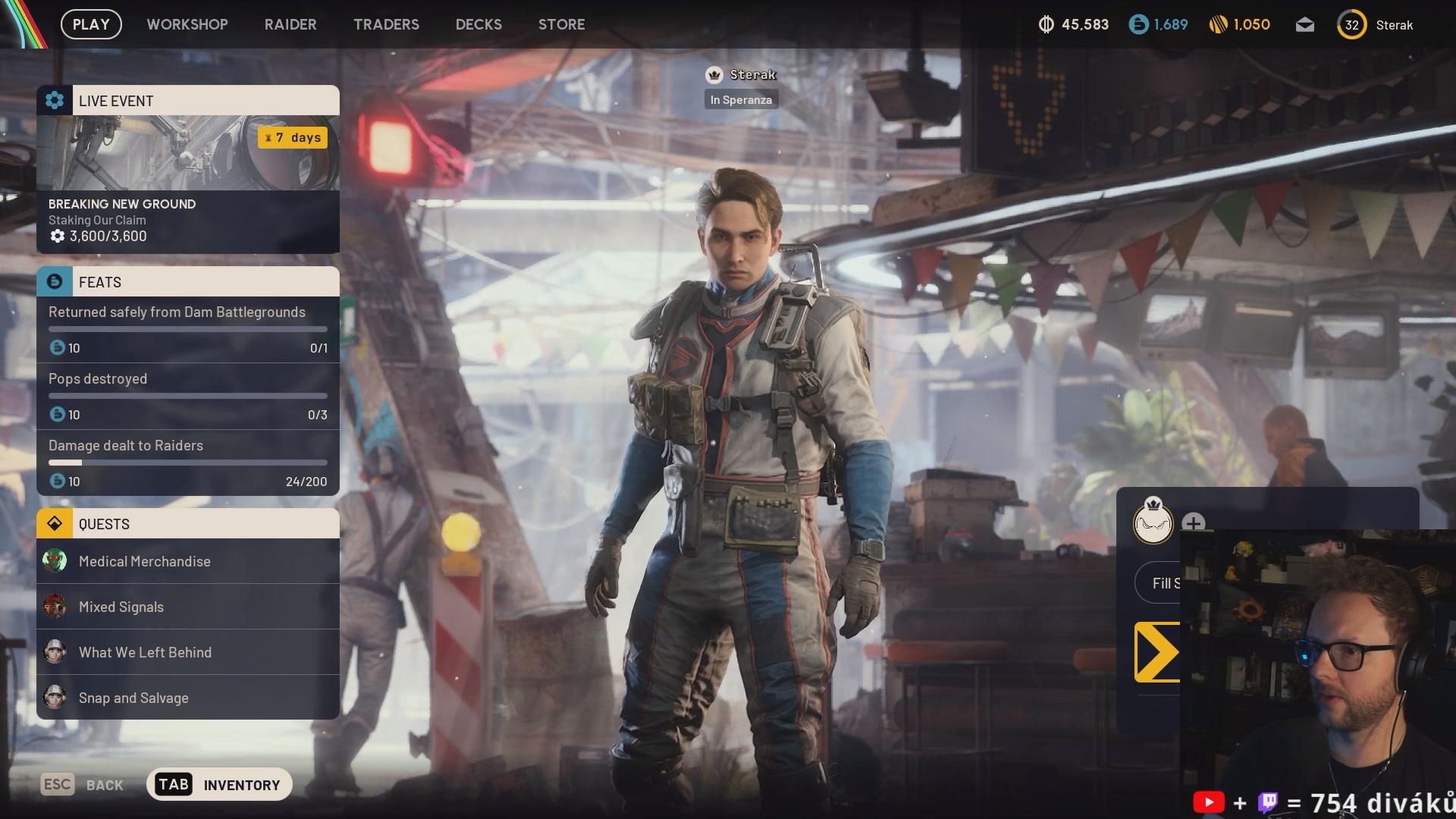Open the Raider tab
The height and width of the screenshot is (819, 1456).
290,24
